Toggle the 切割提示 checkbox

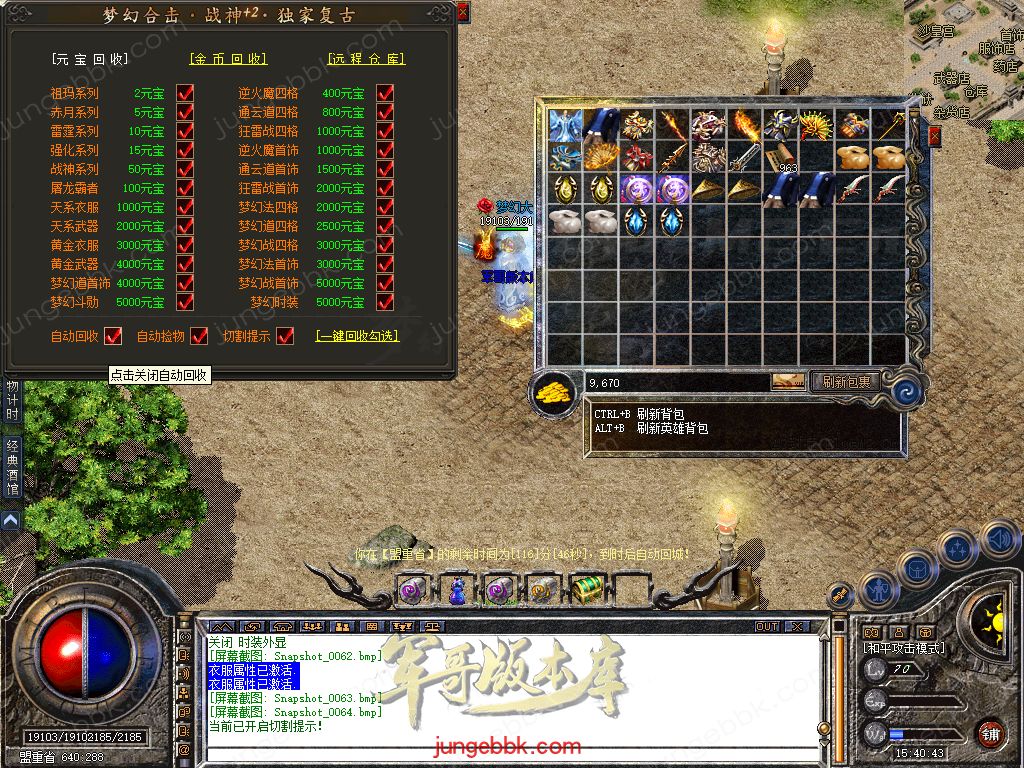pos(285,336)
